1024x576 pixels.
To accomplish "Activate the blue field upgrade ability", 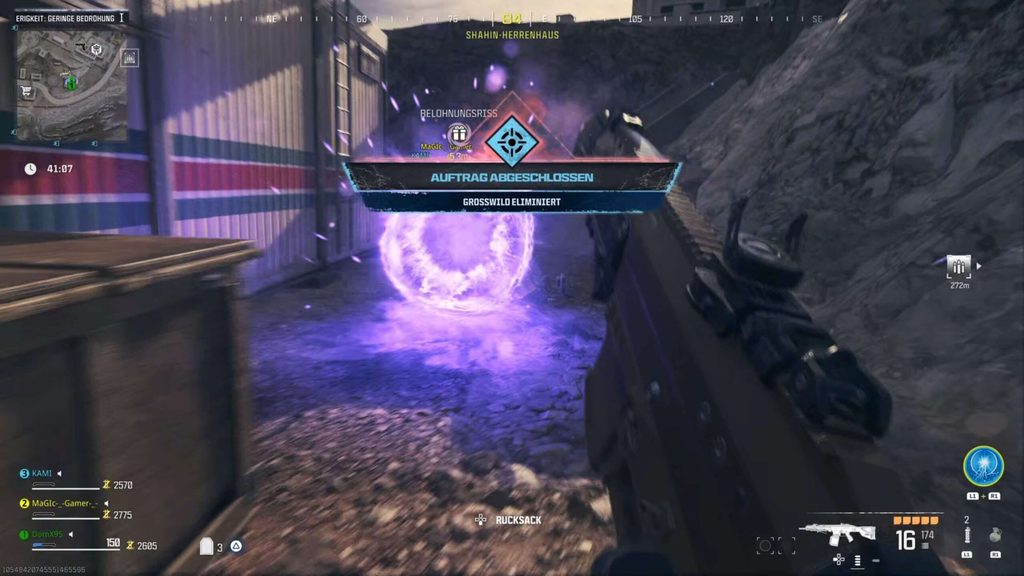I will (983, 466).
